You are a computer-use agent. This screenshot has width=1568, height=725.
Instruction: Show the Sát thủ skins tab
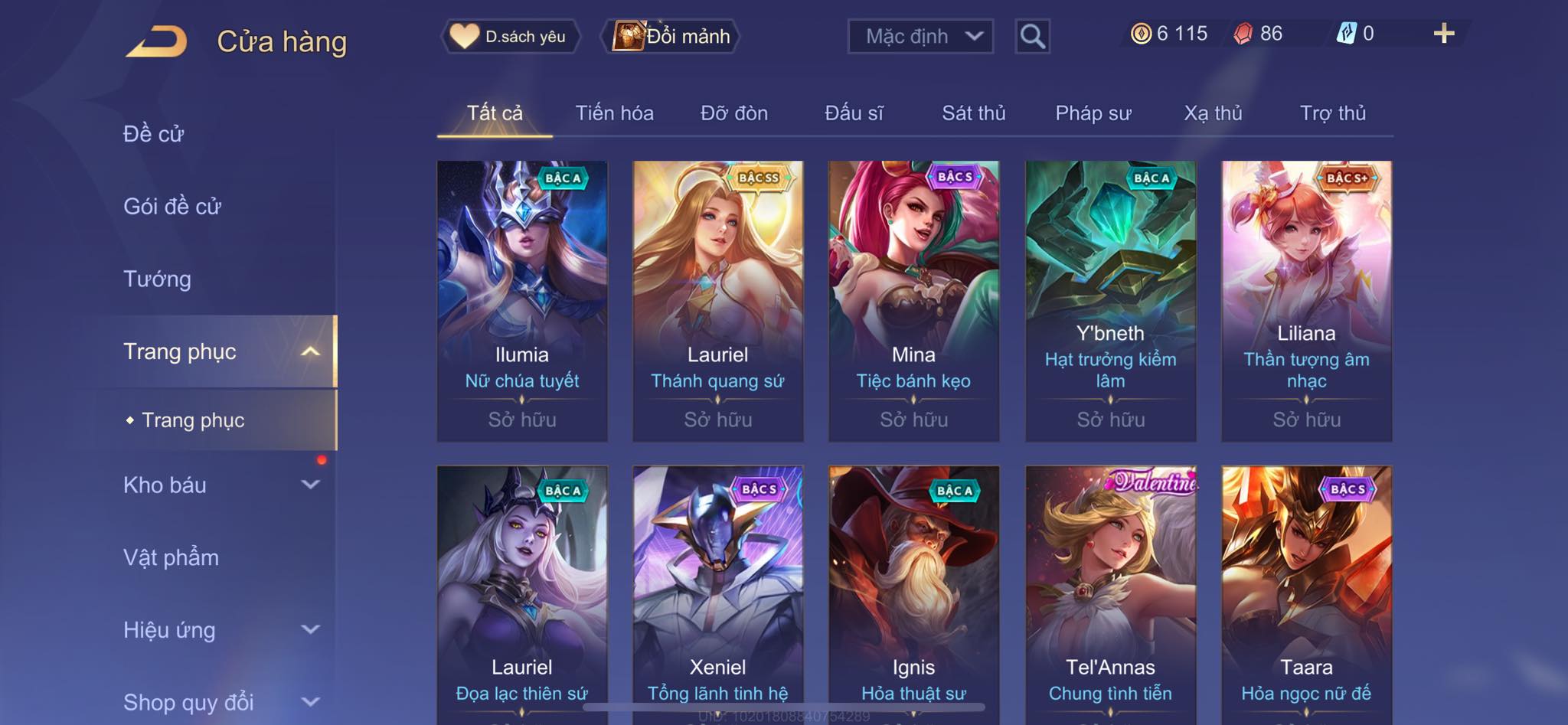tap(973, 113)
